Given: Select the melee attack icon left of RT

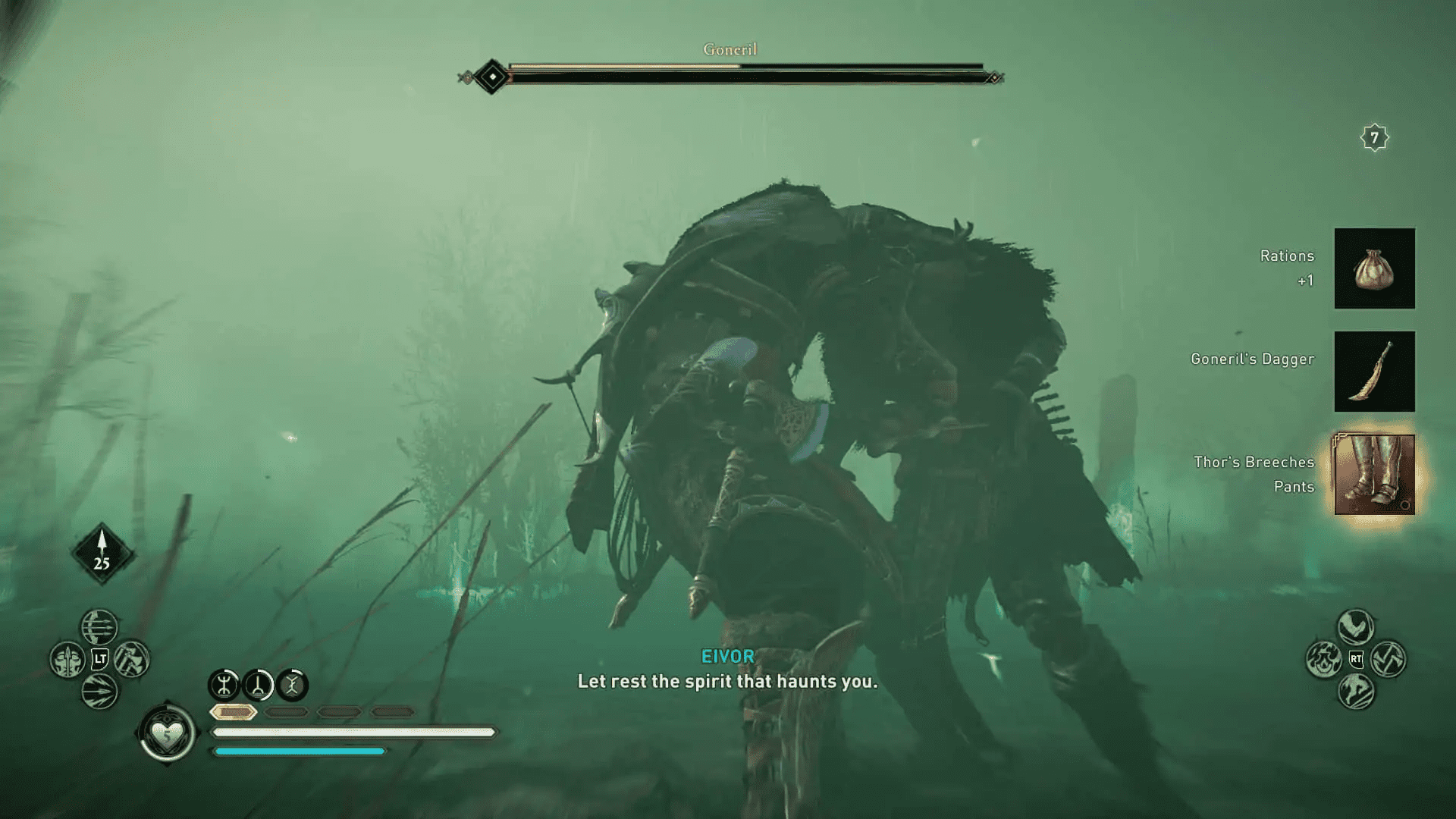Looking at the screenshot, I should (1325, 660).
